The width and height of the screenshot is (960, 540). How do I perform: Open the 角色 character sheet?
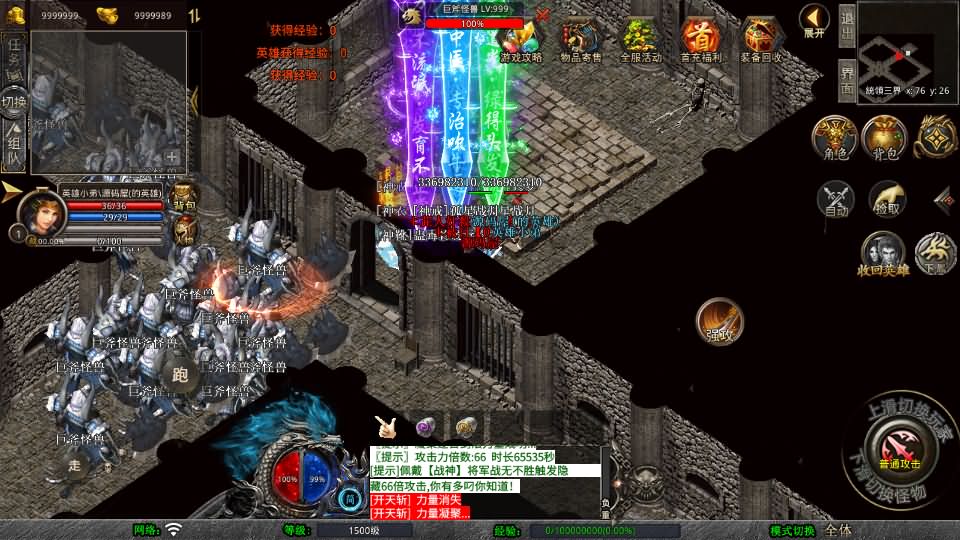click(x=834, y=138)
